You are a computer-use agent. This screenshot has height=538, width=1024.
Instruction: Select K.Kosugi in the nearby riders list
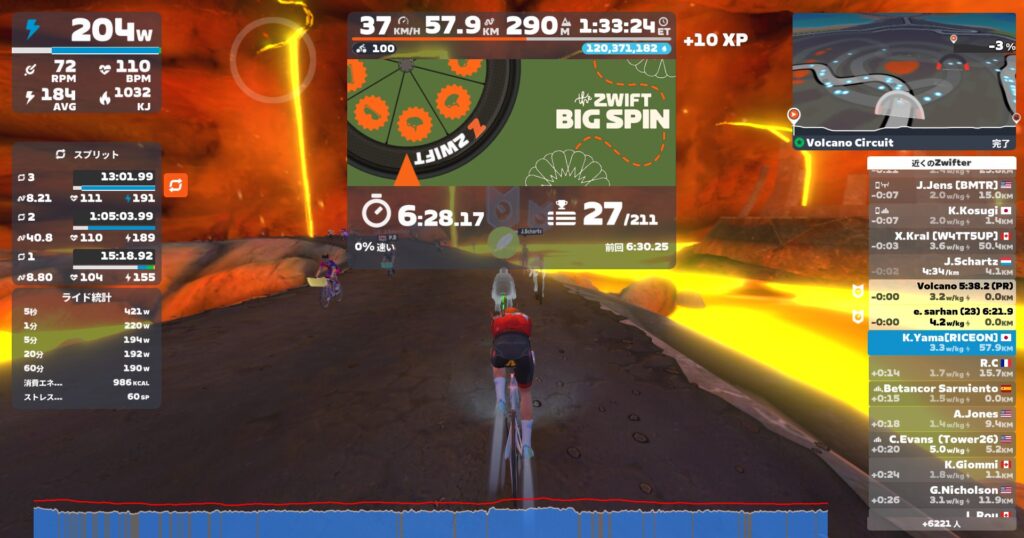pos(940,215)
